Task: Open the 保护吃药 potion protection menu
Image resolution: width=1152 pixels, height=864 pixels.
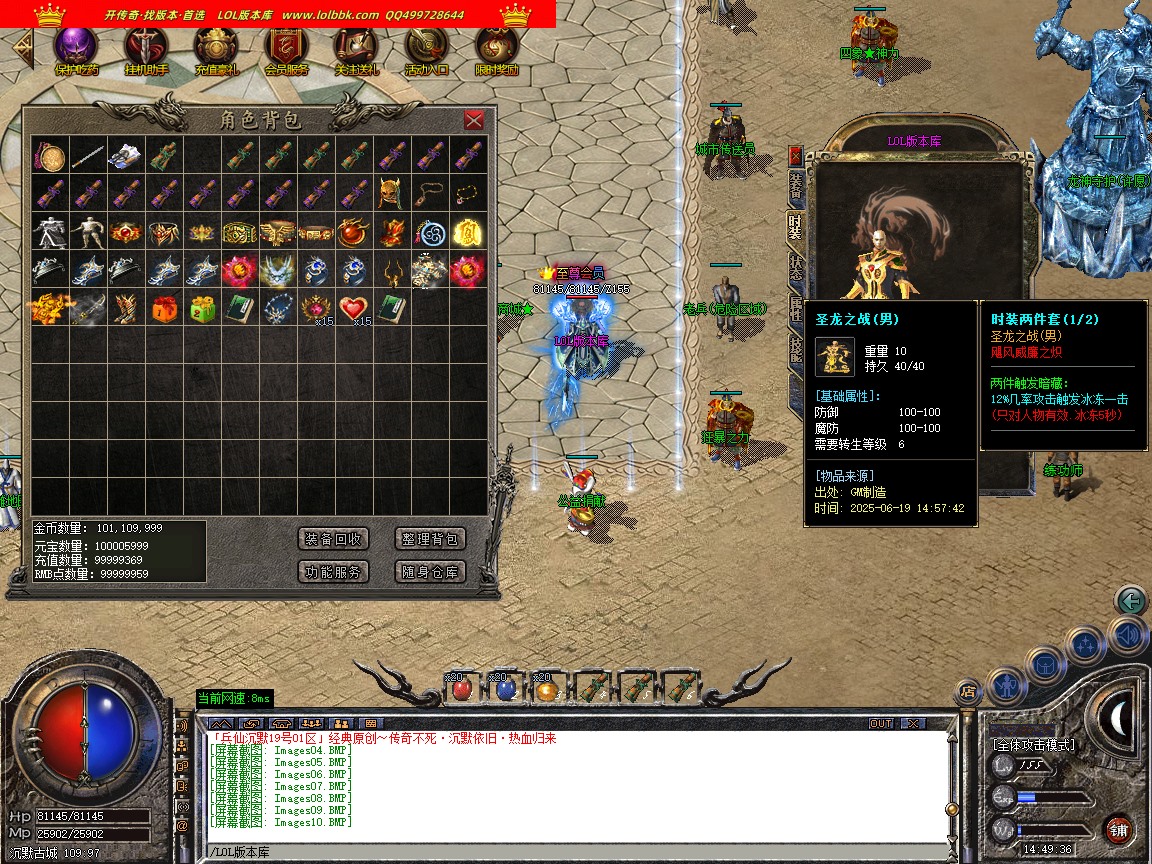Action: point(76,48)
